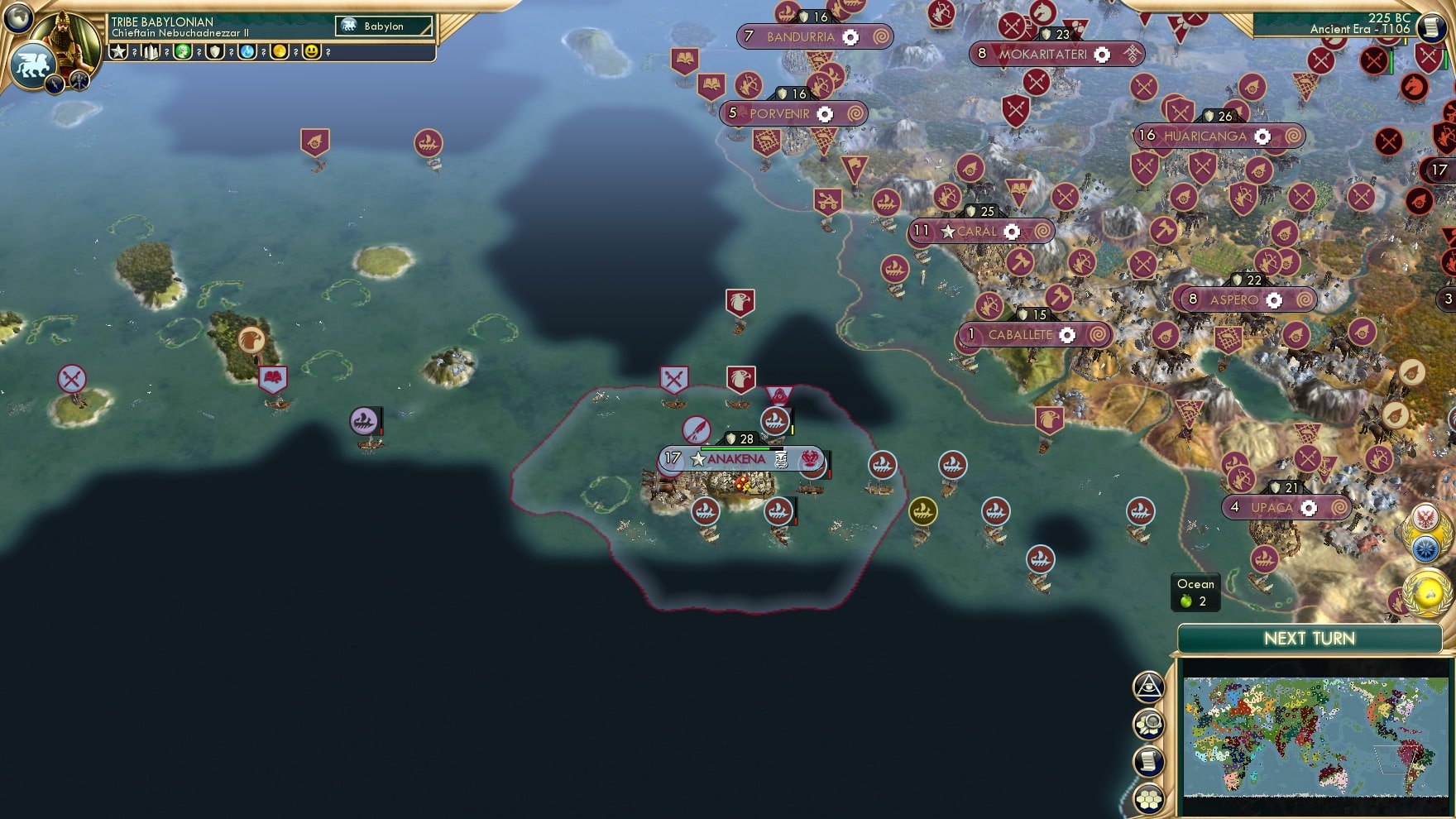
Task: Open the notification log scroll icon
Action: [1148, 760]
